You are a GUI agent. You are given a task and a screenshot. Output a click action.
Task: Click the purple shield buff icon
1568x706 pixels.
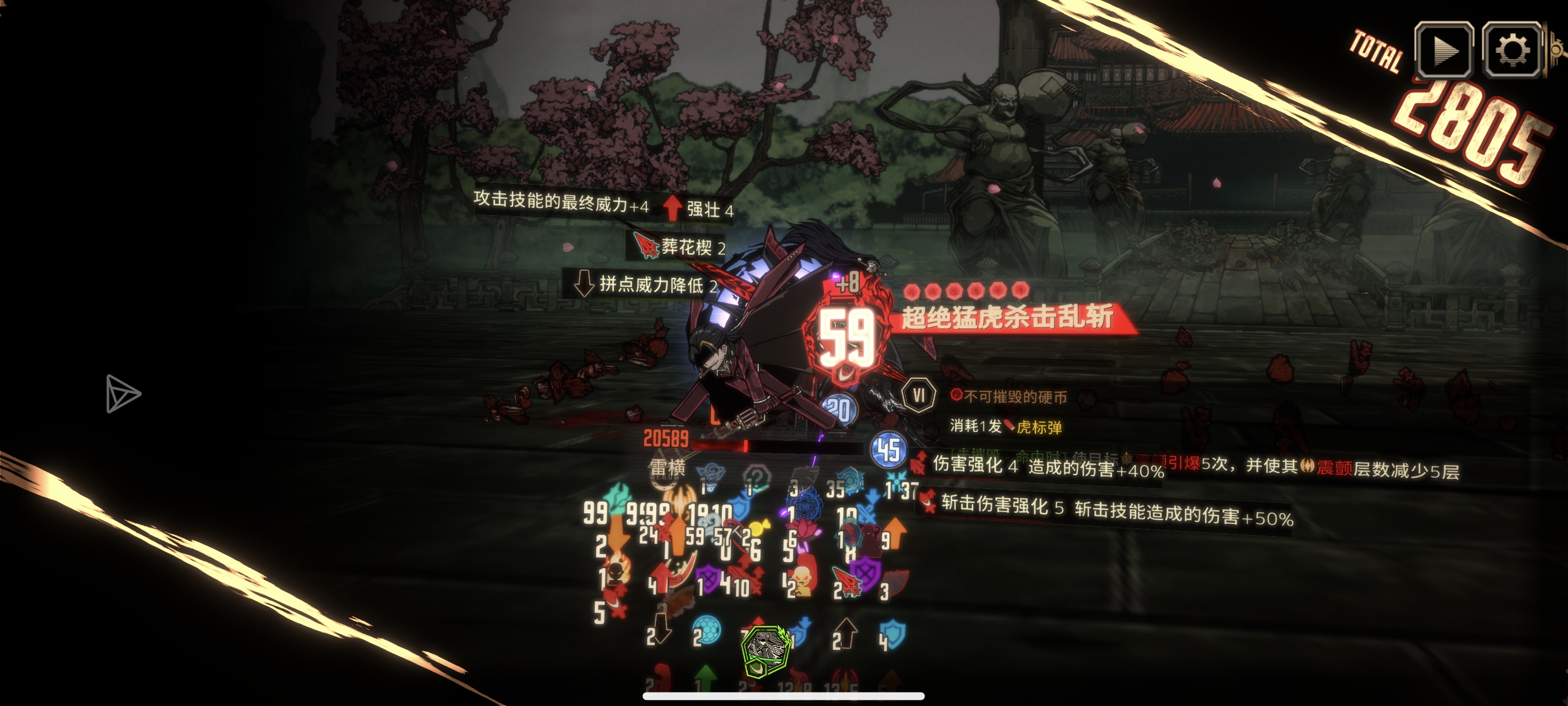[708, 577]
